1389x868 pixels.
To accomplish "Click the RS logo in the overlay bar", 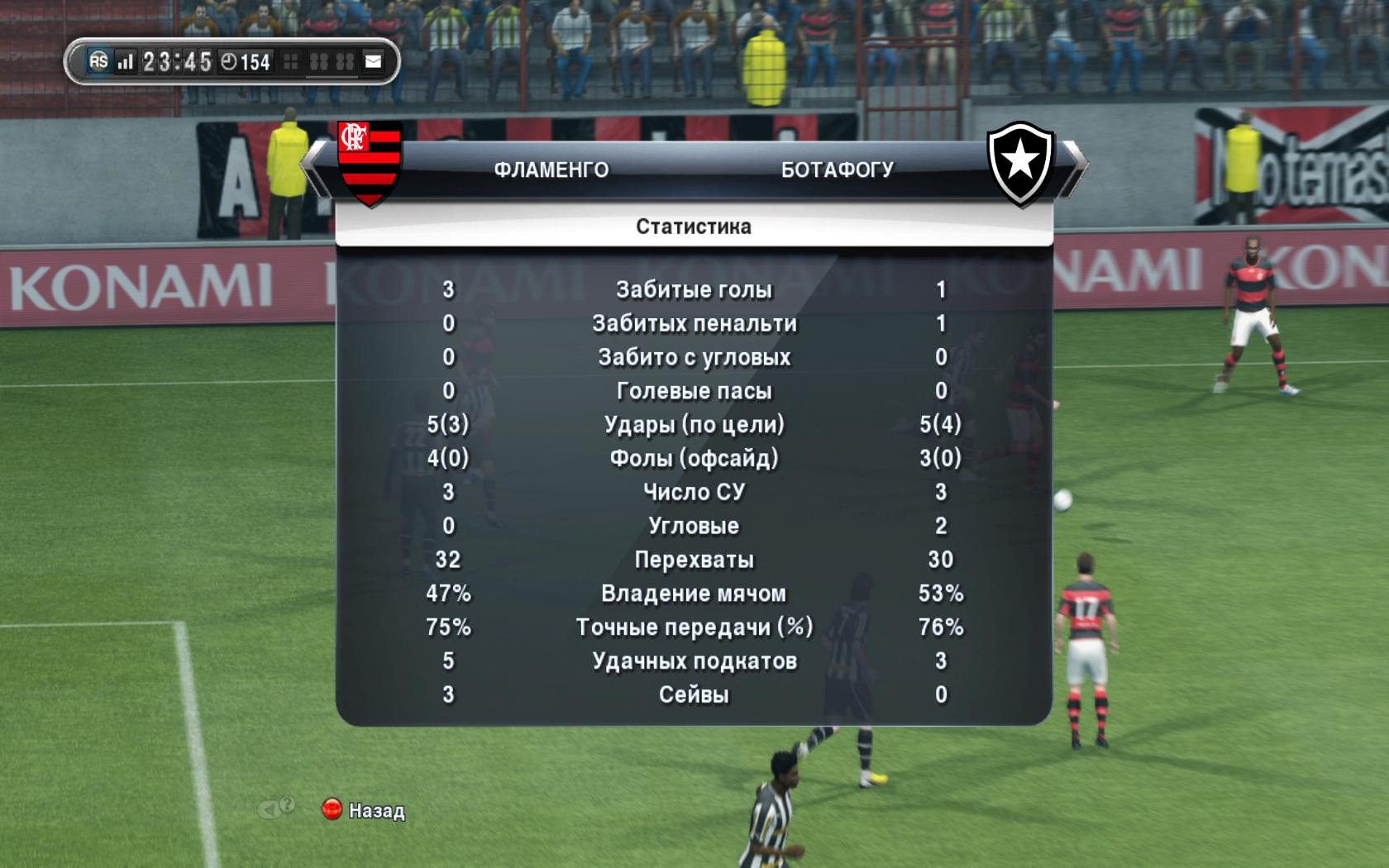I will click(98, 61).
